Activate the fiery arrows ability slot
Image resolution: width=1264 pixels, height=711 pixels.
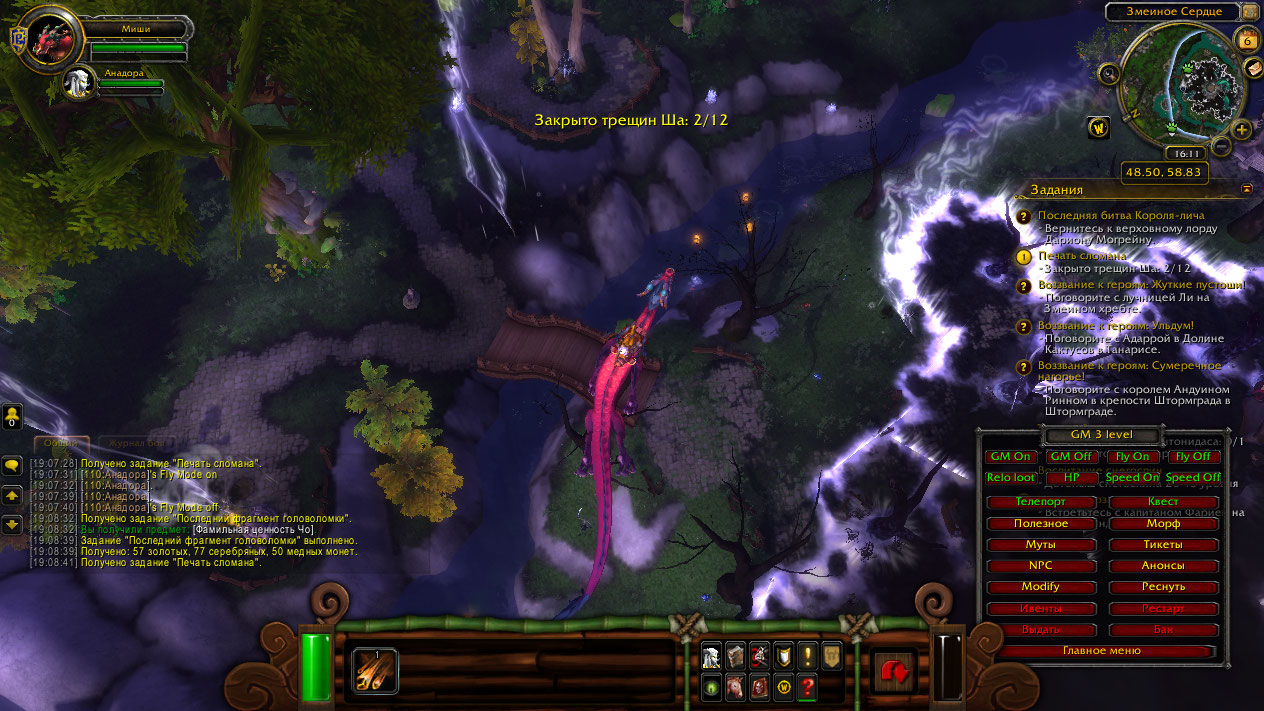(375, 670)
